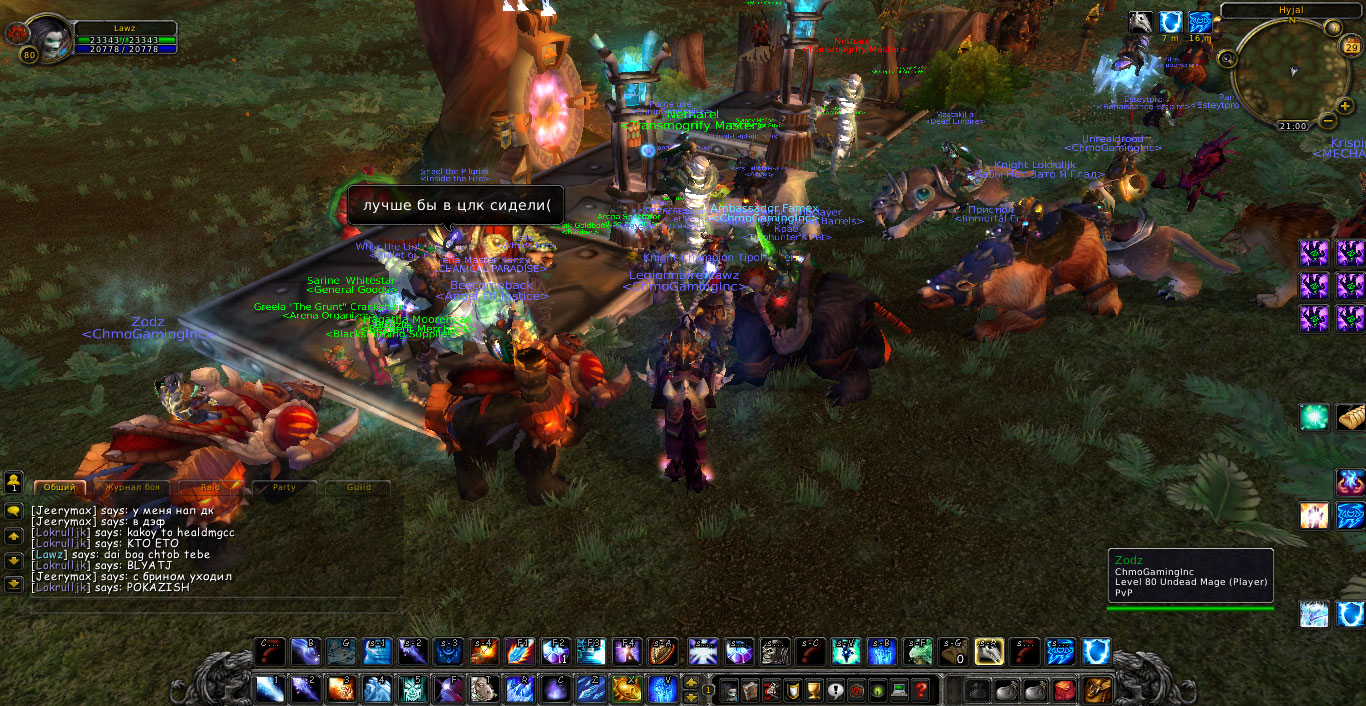Open the Raid chat tab
The image size is (1366, 706).
[210, 487]
